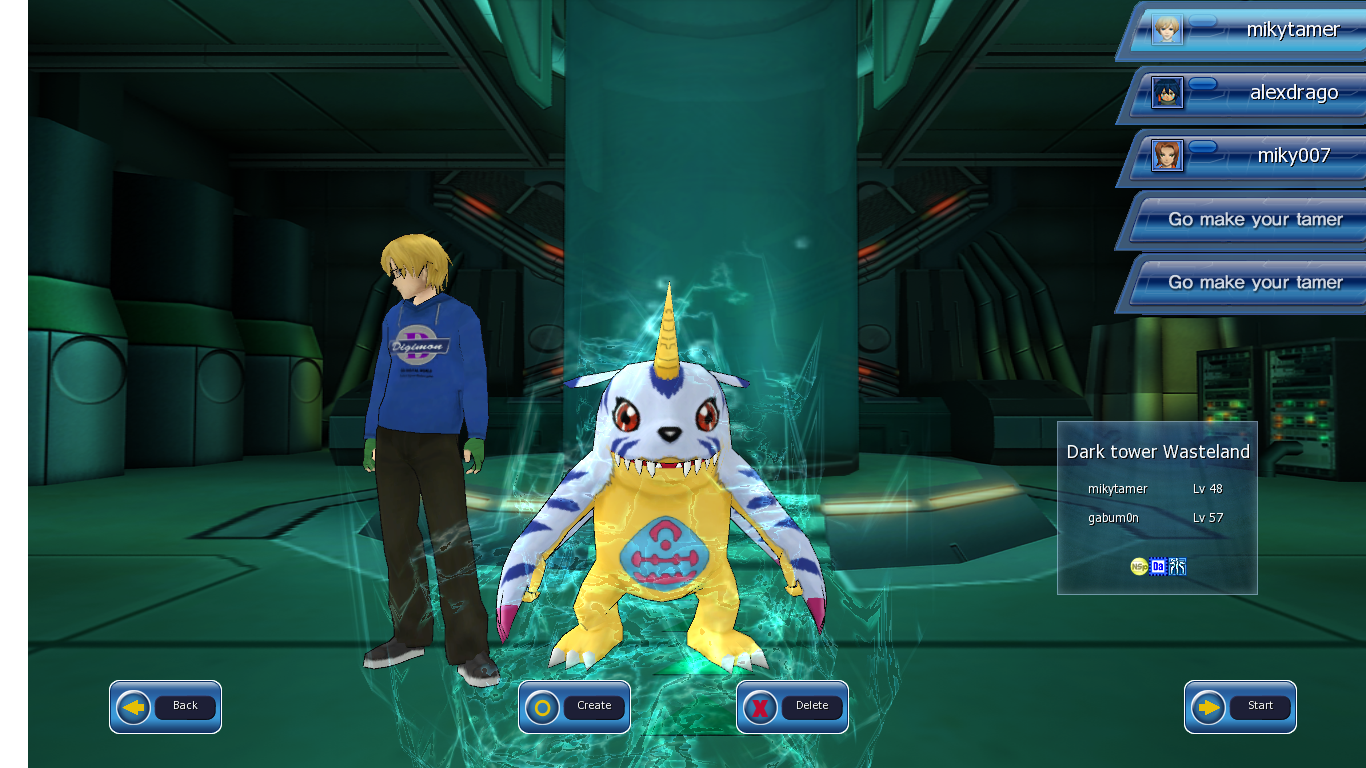
Task: Click the yellow arrow icon on Start button
Action: (1206, 706)
